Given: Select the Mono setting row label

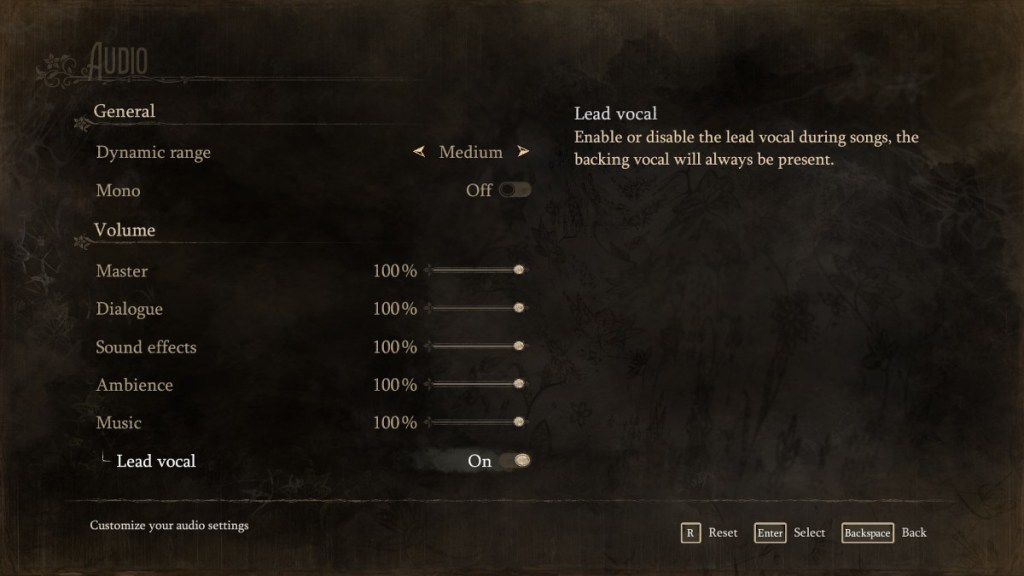Looking at the screenshot, I should pyautogui.click(x=118, y=191).
